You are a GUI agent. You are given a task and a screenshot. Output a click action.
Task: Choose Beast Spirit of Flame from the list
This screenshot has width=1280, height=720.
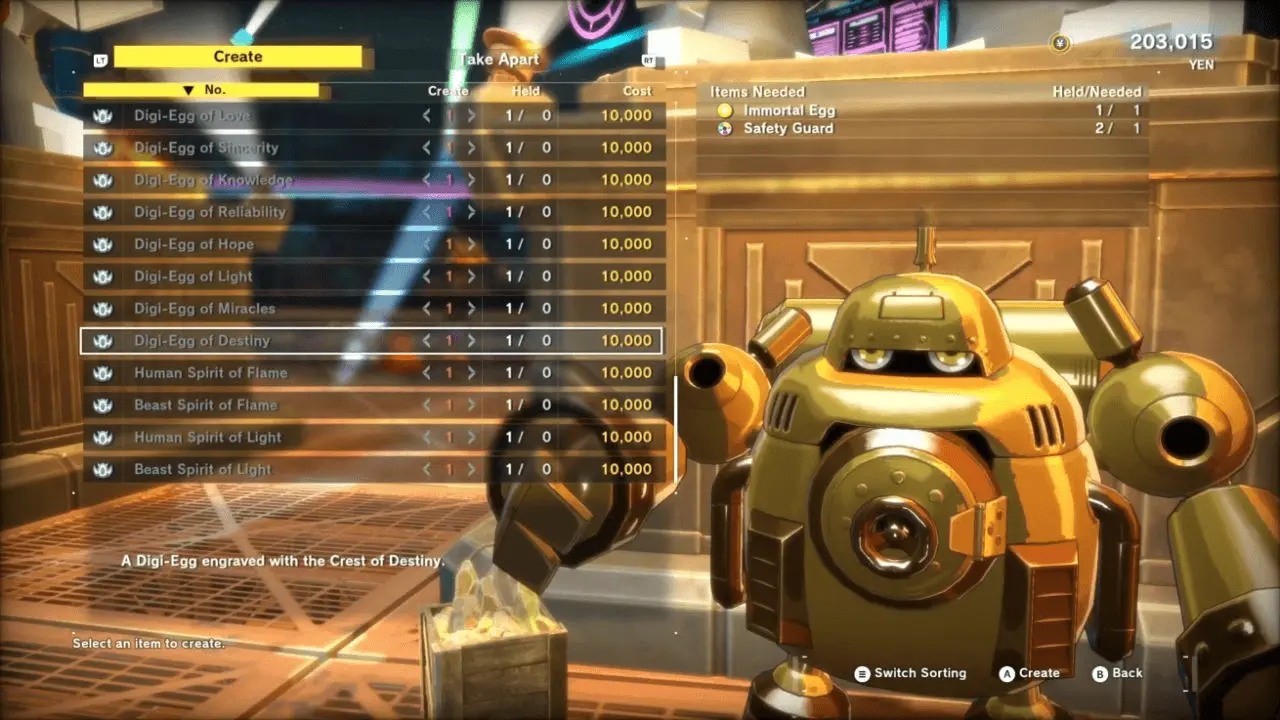205,405
